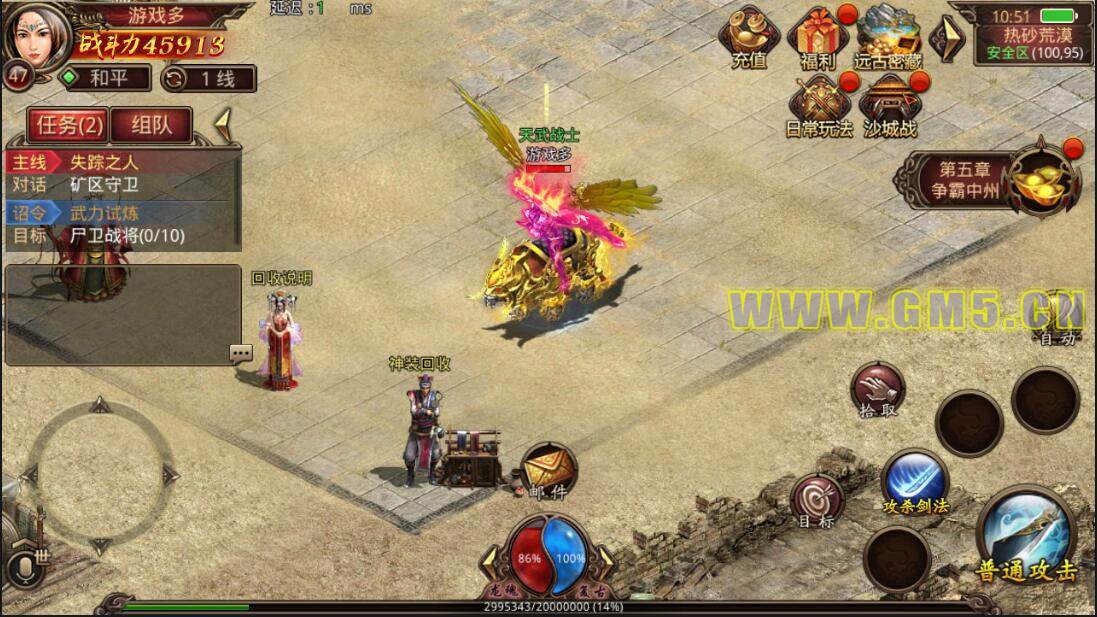Toggle the 和平 attack mode button
Viewport: 1097px width, 617px height.
coord(105,78)
